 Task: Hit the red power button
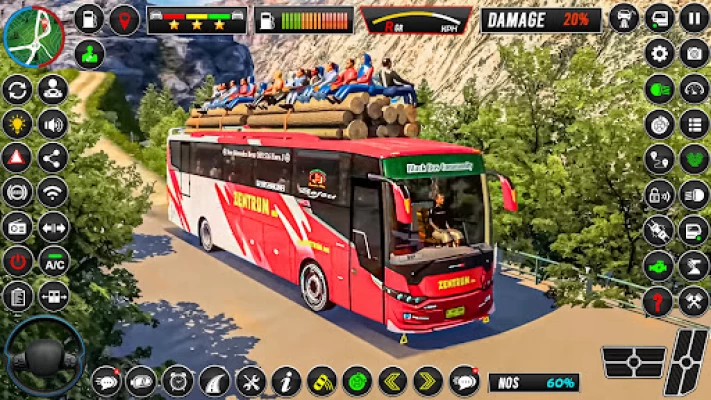click(17, 261)
